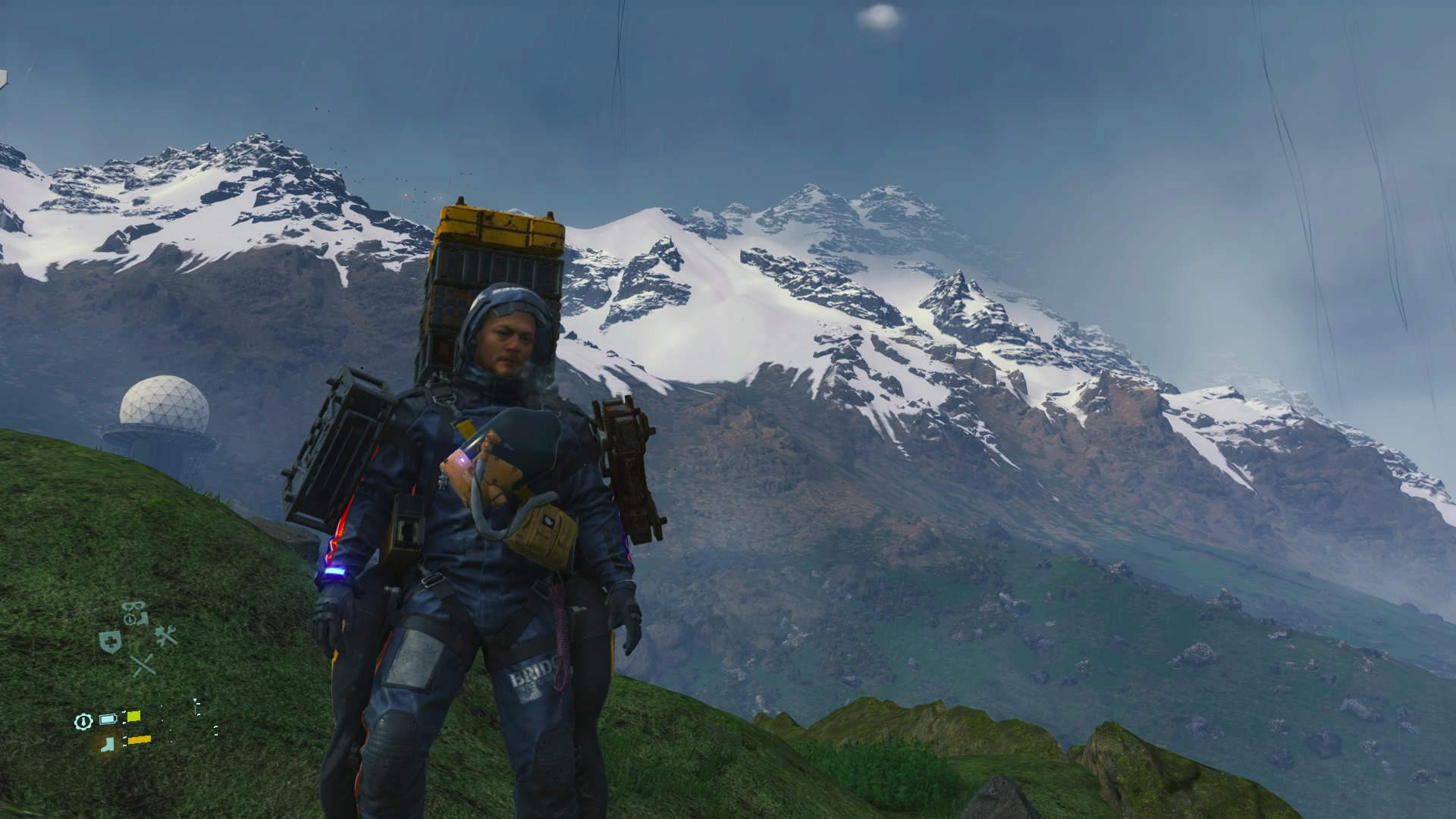The image size is (1456, 819).
Task: Open the hammer and wrench tools menu
Action: click(x=165, y=635)
